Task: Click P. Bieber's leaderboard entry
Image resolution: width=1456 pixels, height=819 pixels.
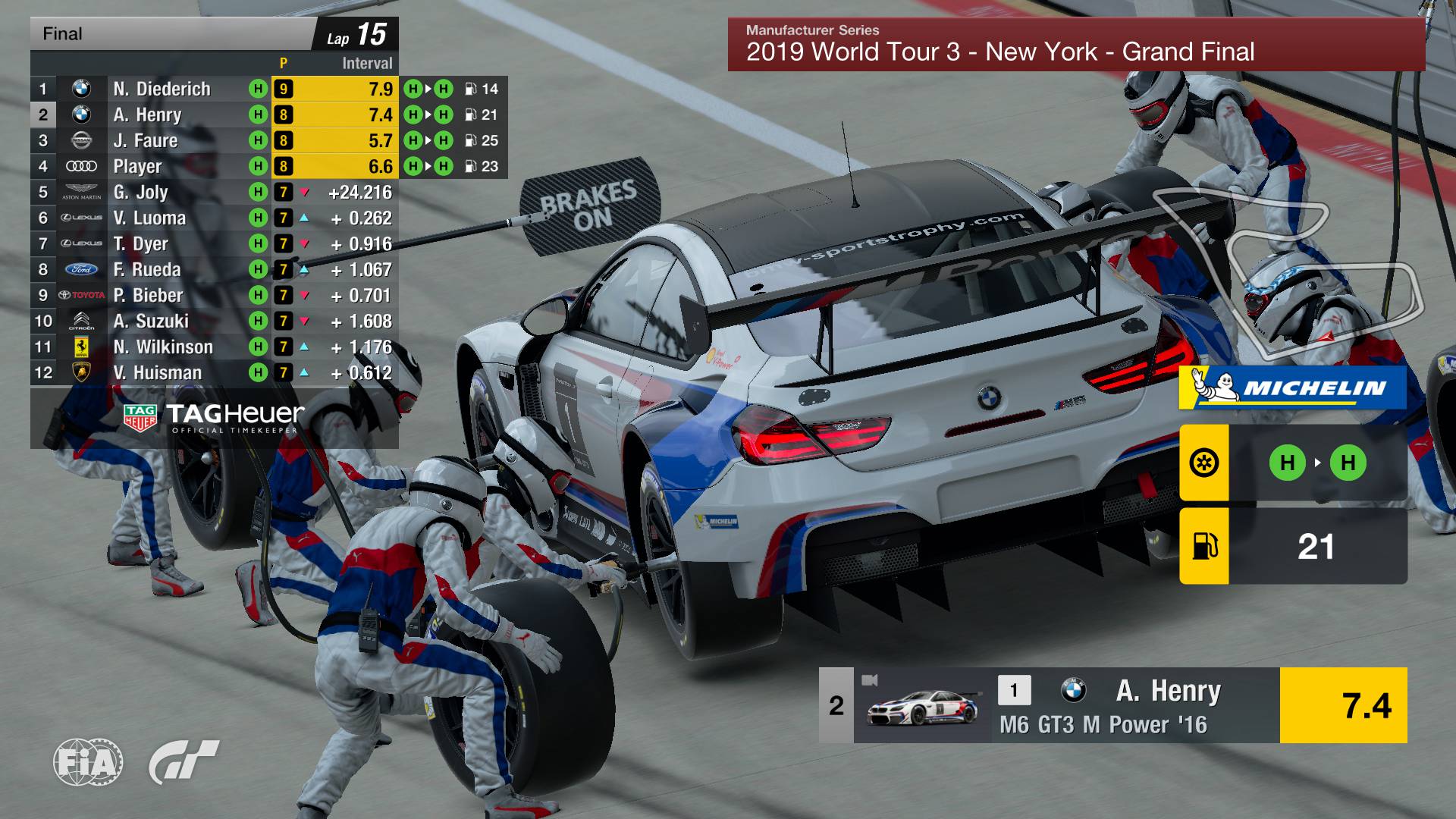Action: [x=148, y=295]
